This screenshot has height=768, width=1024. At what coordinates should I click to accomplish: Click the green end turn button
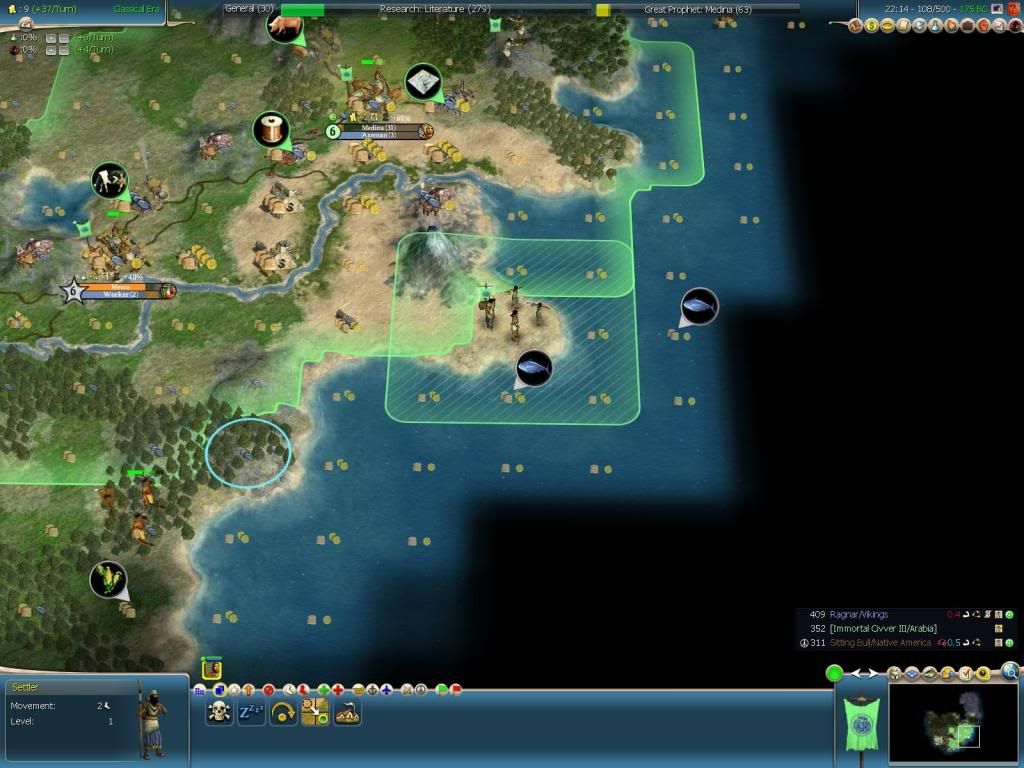point(834,673)
